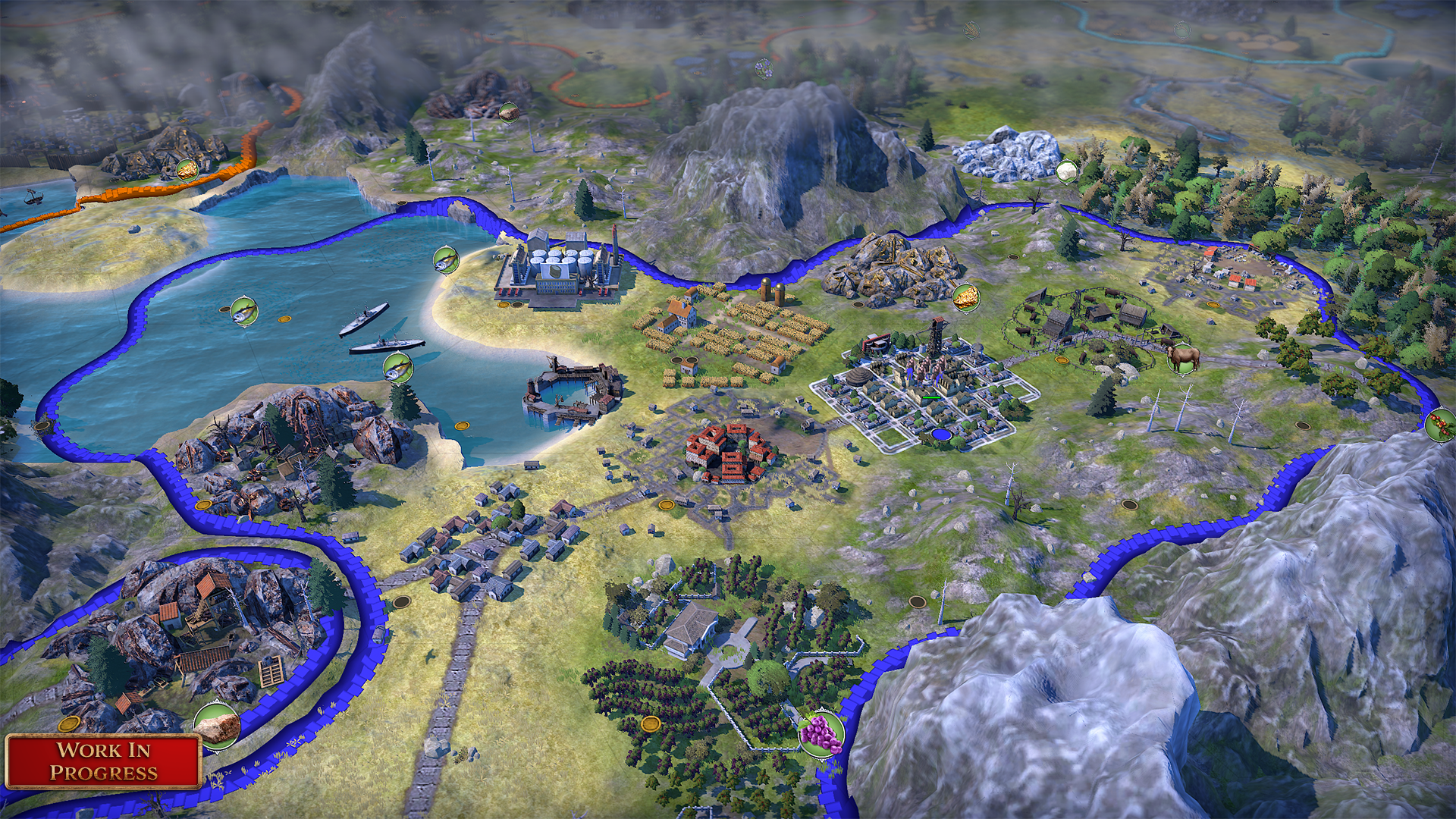This screenshot has width=1456, height=819.
Task: Choose the brown stone resource marker
Action: pyautogui.click(x=217, y=725)
